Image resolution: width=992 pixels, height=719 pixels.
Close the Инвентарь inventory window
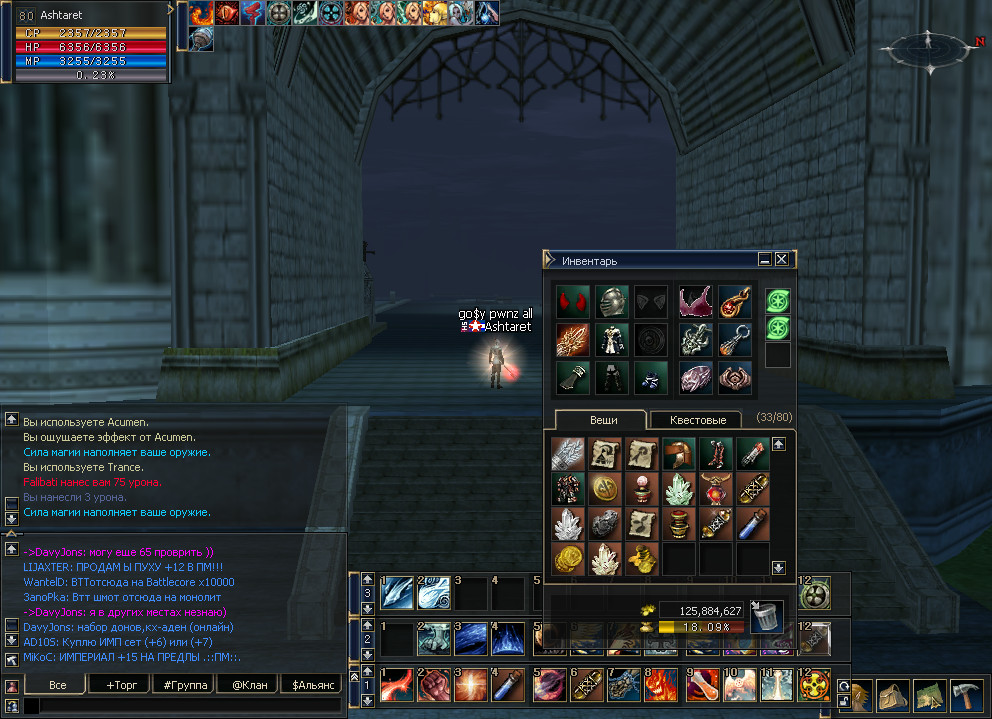click(x=782, y=259)
